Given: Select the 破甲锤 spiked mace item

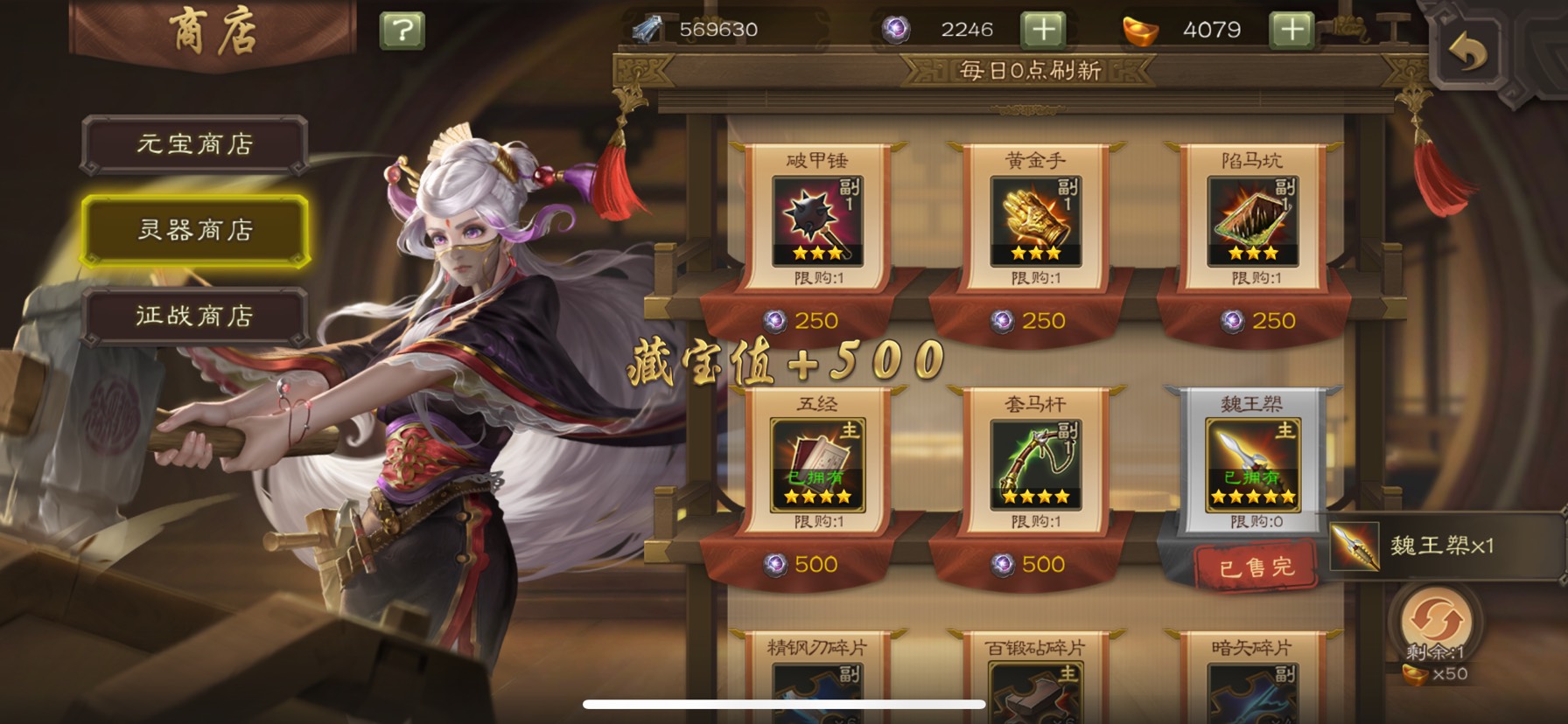Looking at the screenshot, I should click(x=817, y=221).
